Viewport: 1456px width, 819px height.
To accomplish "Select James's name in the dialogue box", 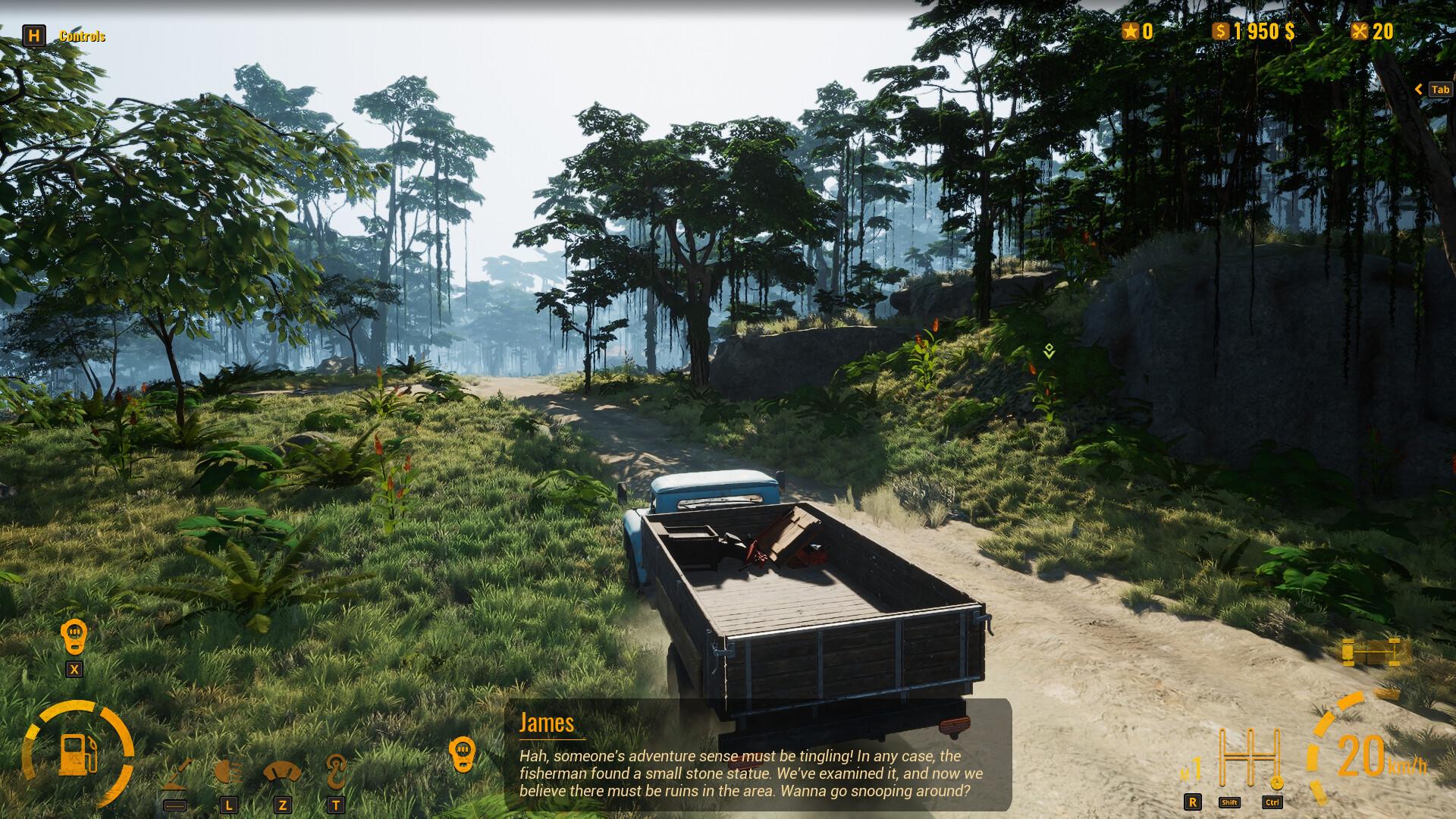I will point(546,723).
